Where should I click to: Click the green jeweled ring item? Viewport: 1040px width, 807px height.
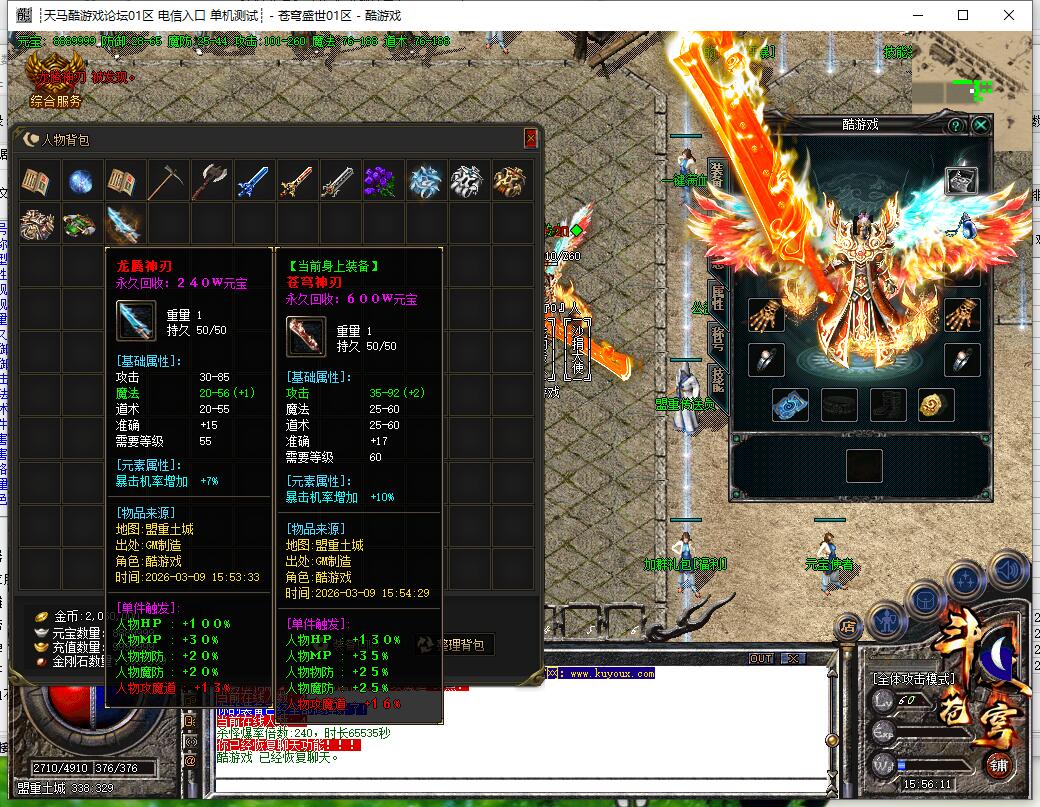[82, 223]
